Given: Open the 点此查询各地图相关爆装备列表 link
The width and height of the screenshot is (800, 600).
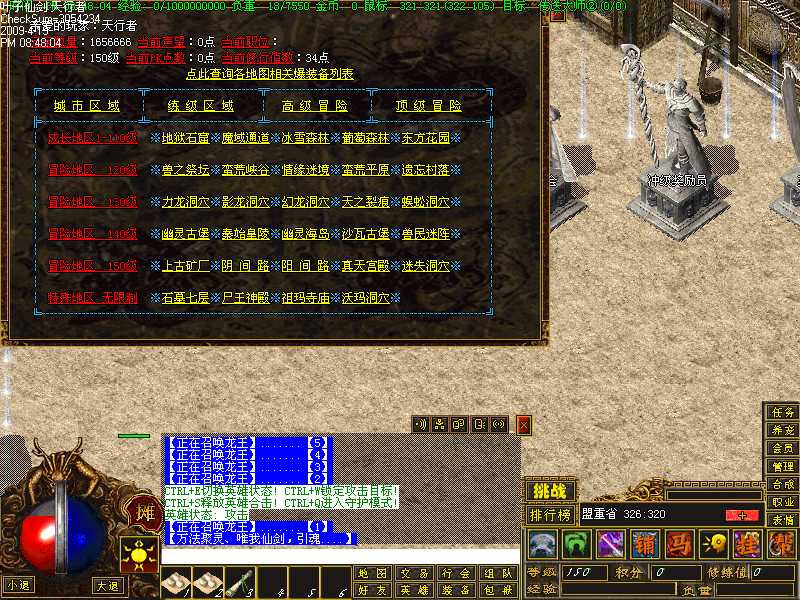Looking at the screenshot, I should click(270, 74).
